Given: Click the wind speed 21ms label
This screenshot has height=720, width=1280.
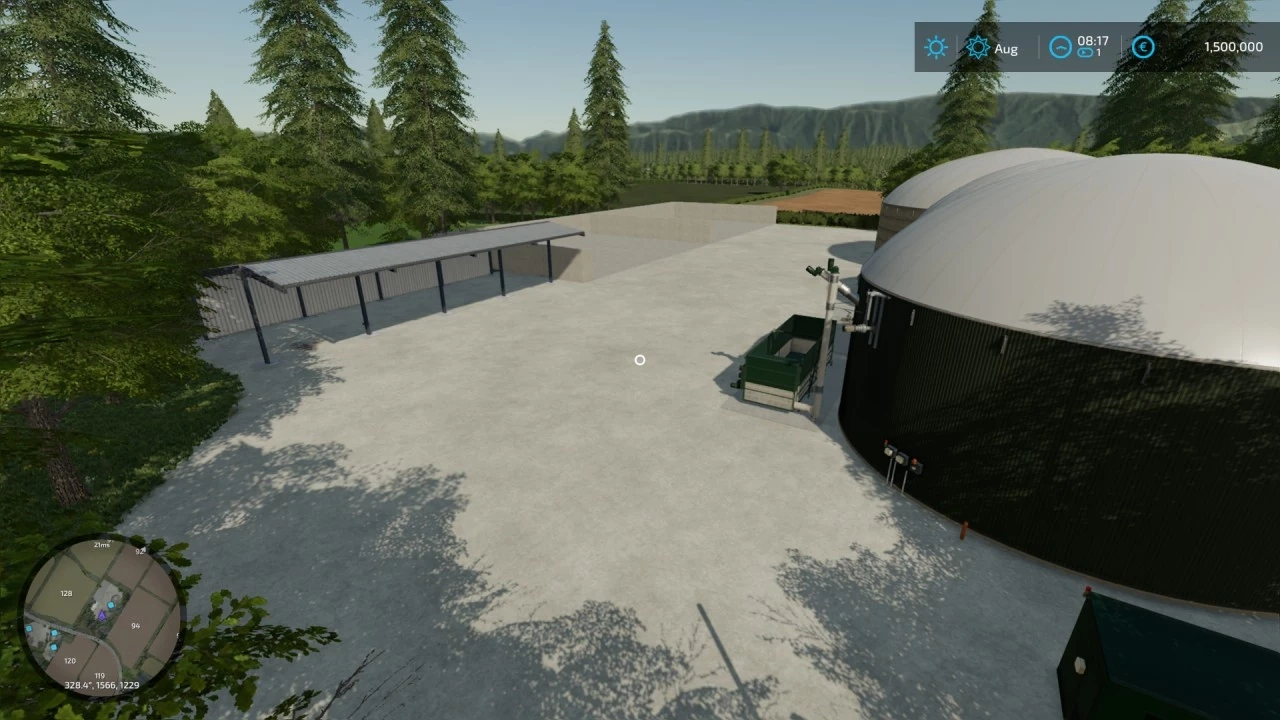Looking at the screenshot, I should (101, 545).
